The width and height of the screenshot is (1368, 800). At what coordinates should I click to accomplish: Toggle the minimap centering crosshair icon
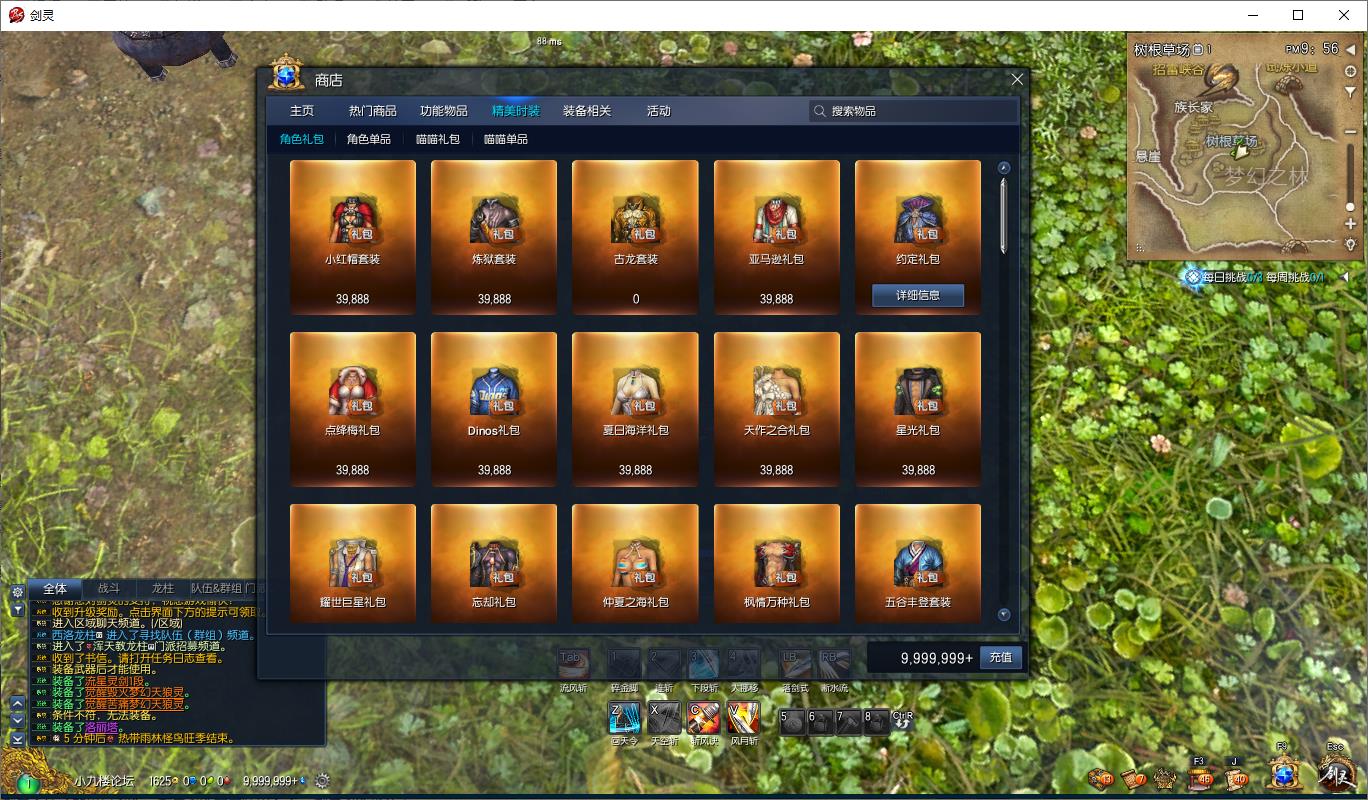[x=1350, y=72]
